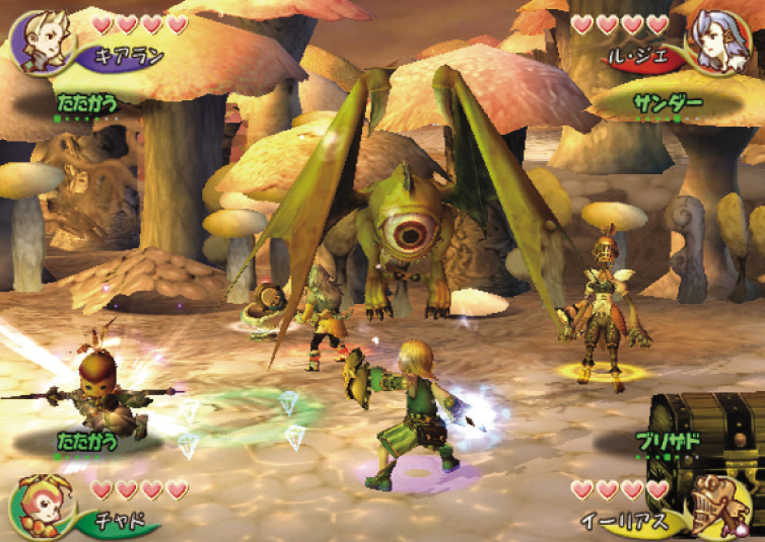Choose the サンダー spell command
Screen dimensions: 765x542
(x=664, y=102)
